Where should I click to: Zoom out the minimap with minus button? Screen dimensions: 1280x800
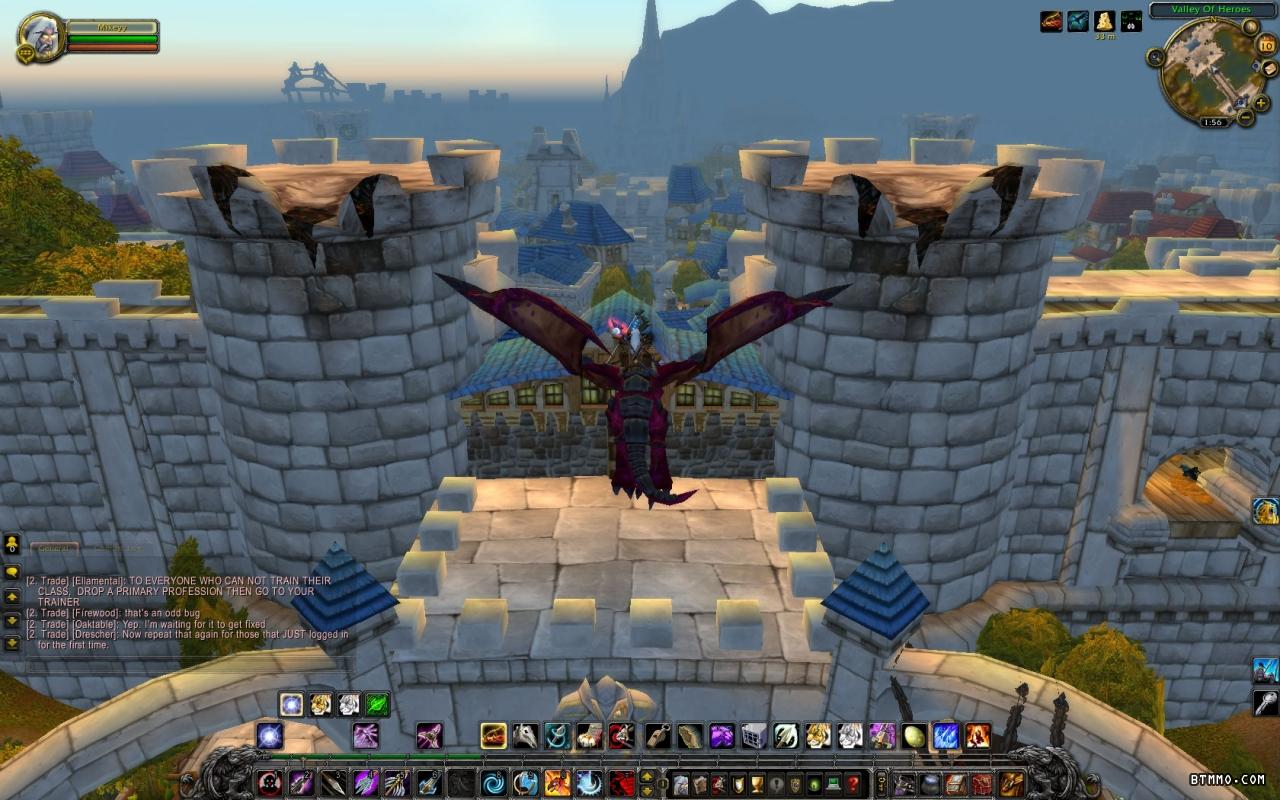(x=1246, y=117)
